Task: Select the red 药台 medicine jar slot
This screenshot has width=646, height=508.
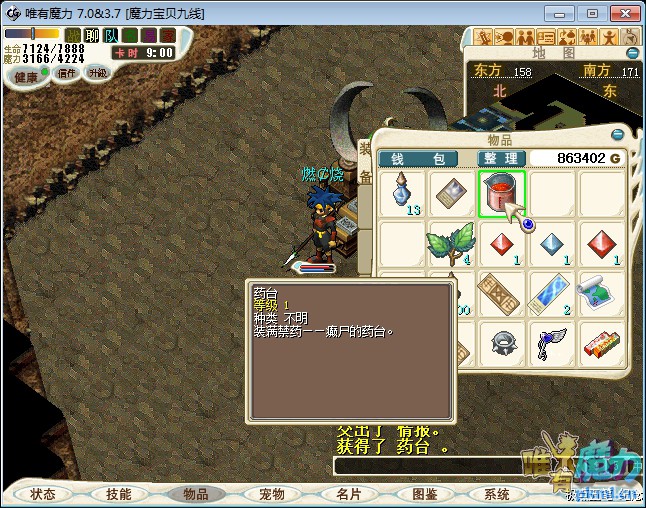Action: [x=502, y=193]
